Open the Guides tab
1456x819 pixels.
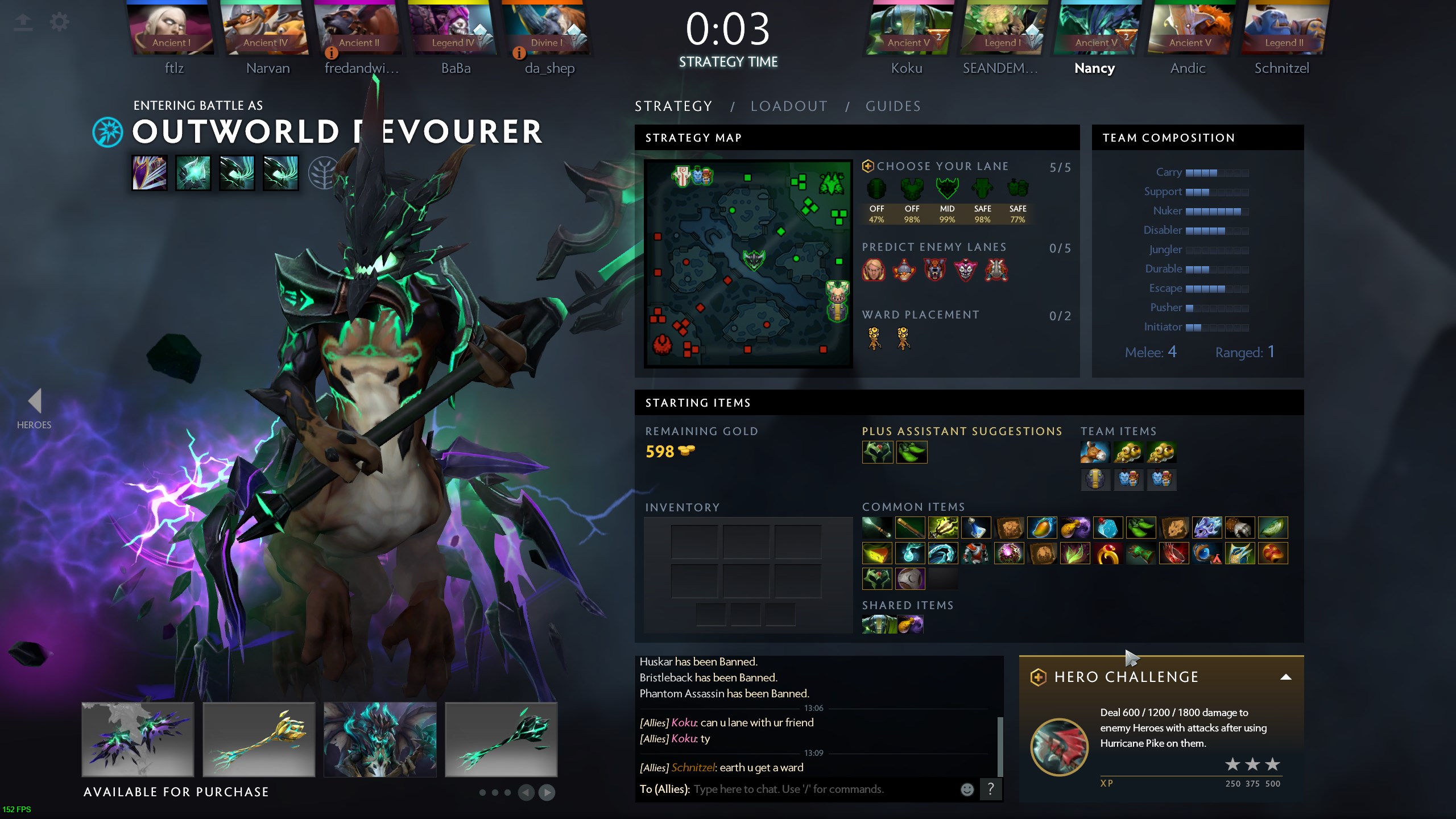893,106
